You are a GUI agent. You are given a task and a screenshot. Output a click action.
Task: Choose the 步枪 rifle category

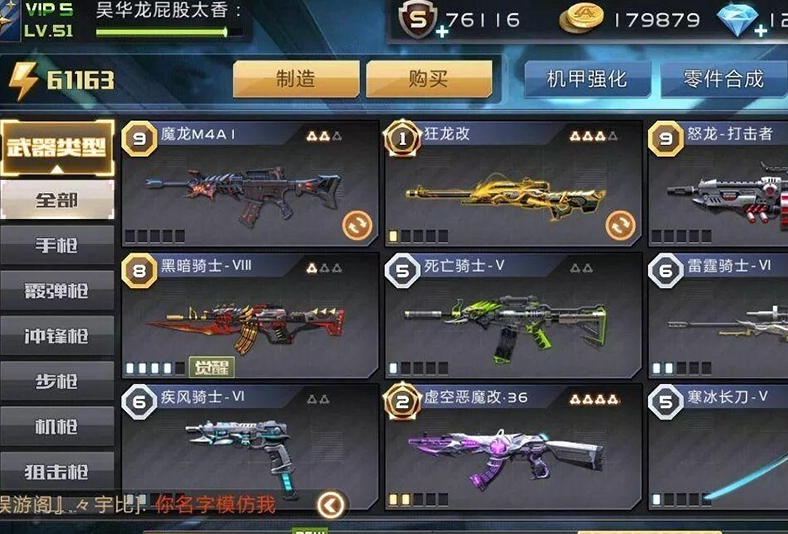coord(57,382)
